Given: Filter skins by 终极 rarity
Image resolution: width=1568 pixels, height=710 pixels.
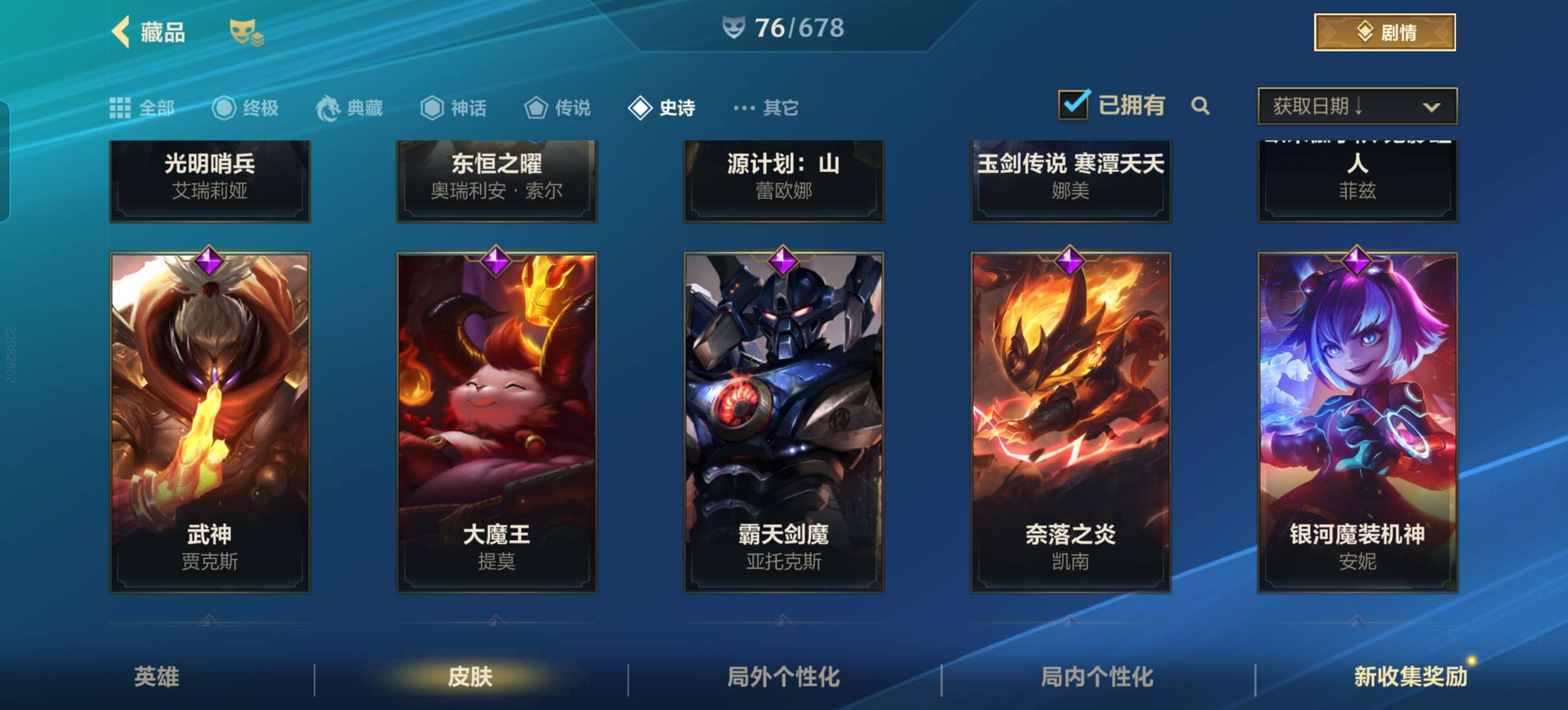Looking at the screenshot, I should [x=245, y=108].
